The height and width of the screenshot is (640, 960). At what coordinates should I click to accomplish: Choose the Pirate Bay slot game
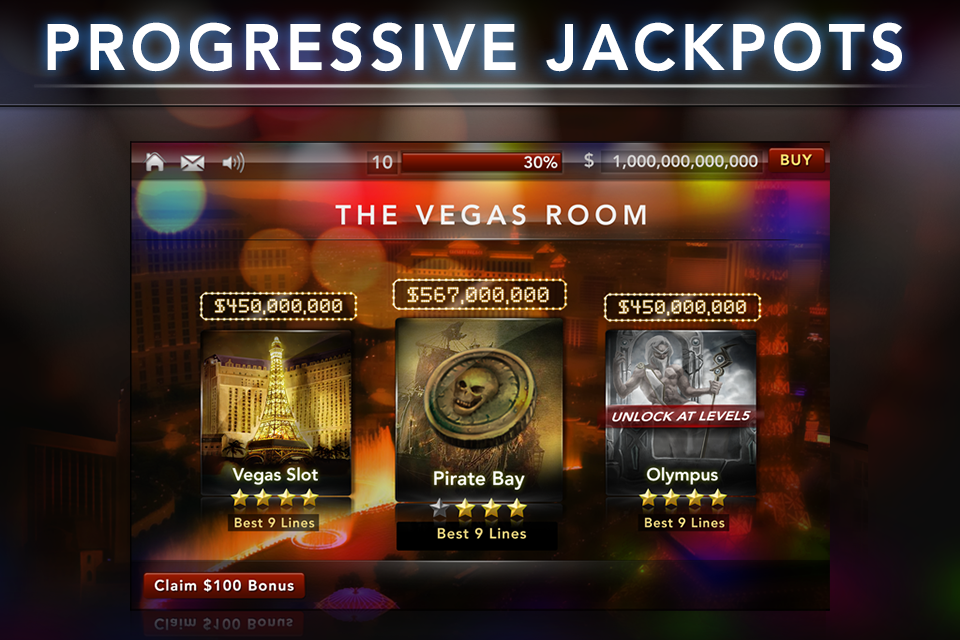coord(479,410)
